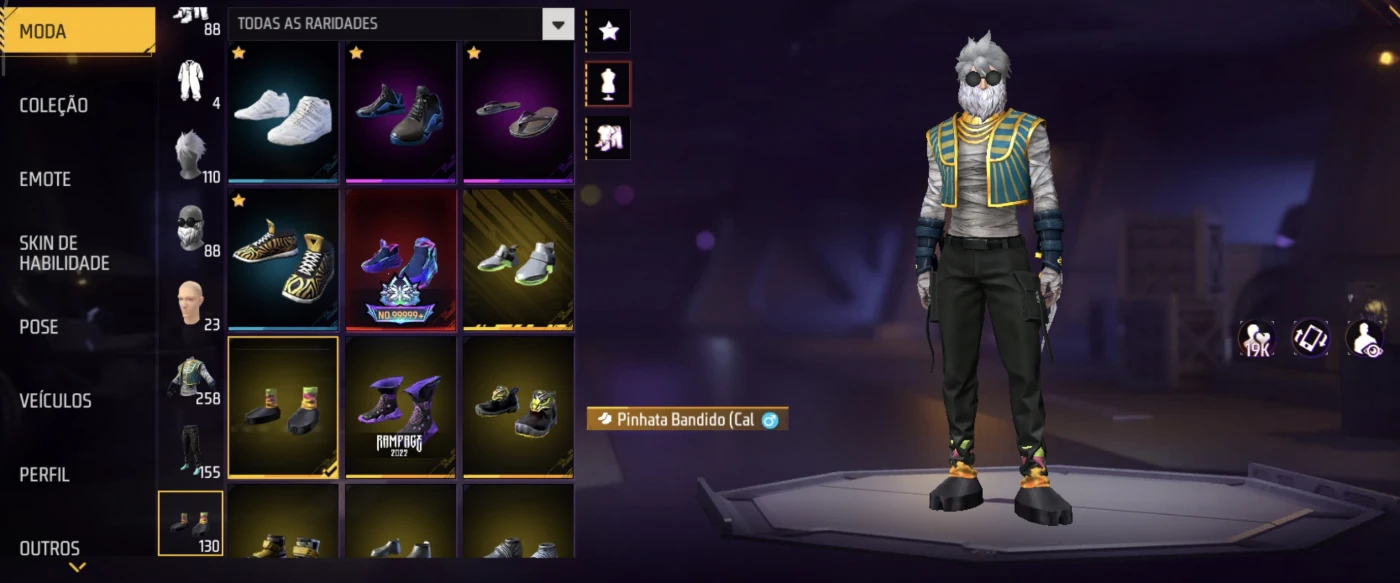Open the Emote menu
1400x583 pixels.
click(46, 179)
